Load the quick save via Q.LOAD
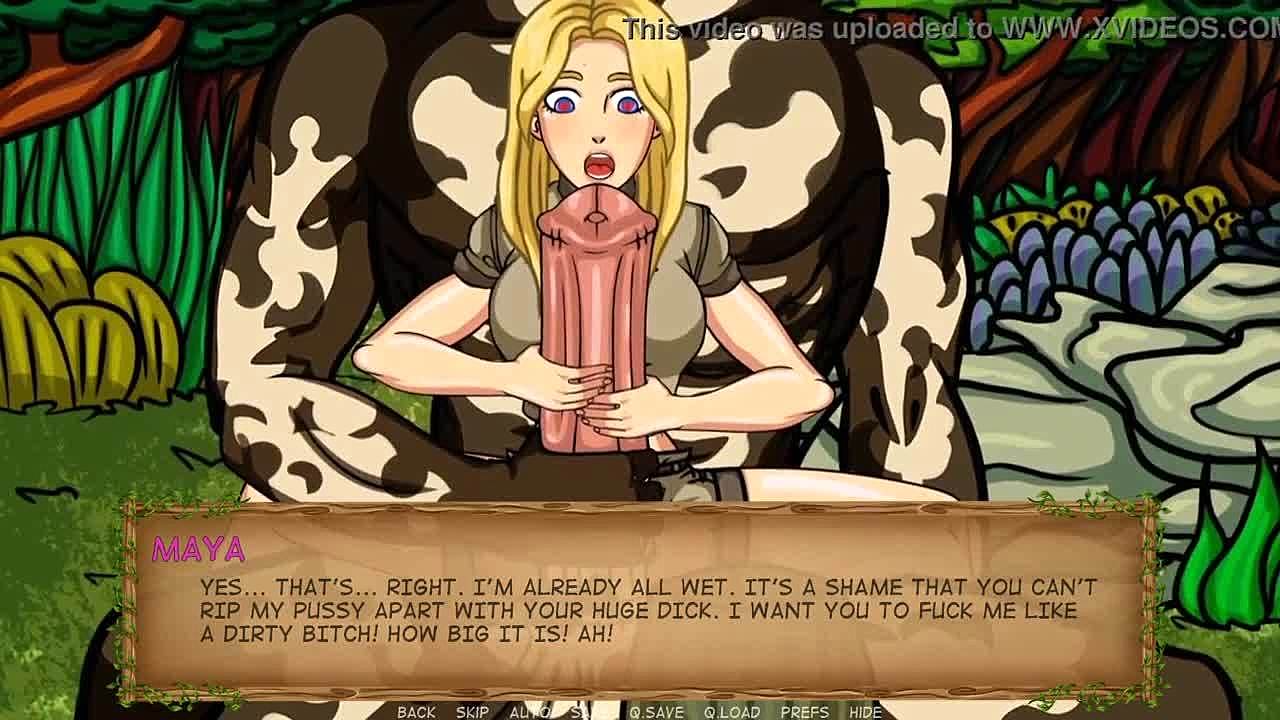 coord(732,712)
